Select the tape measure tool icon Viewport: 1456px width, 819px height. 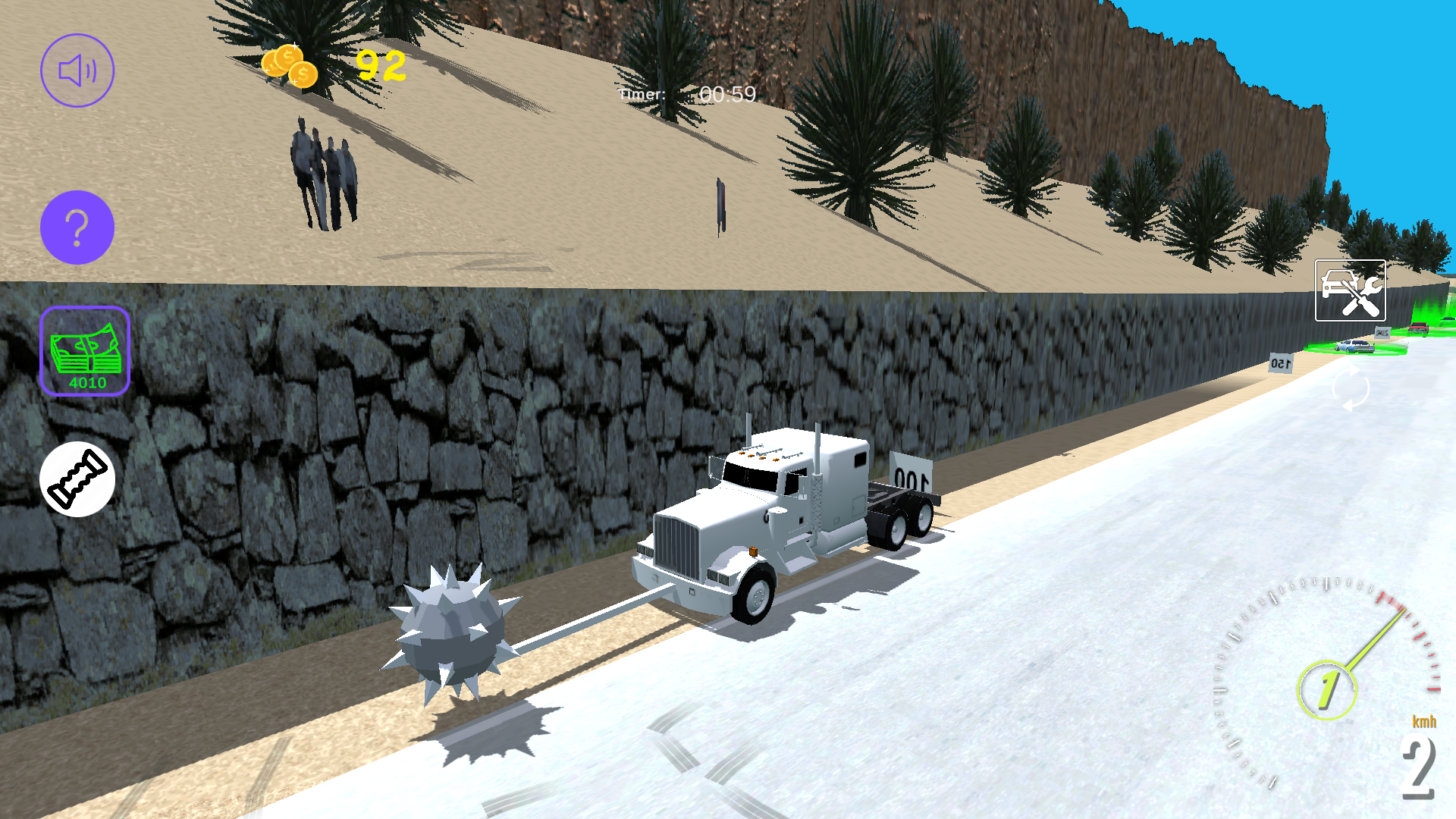point(77,479)
